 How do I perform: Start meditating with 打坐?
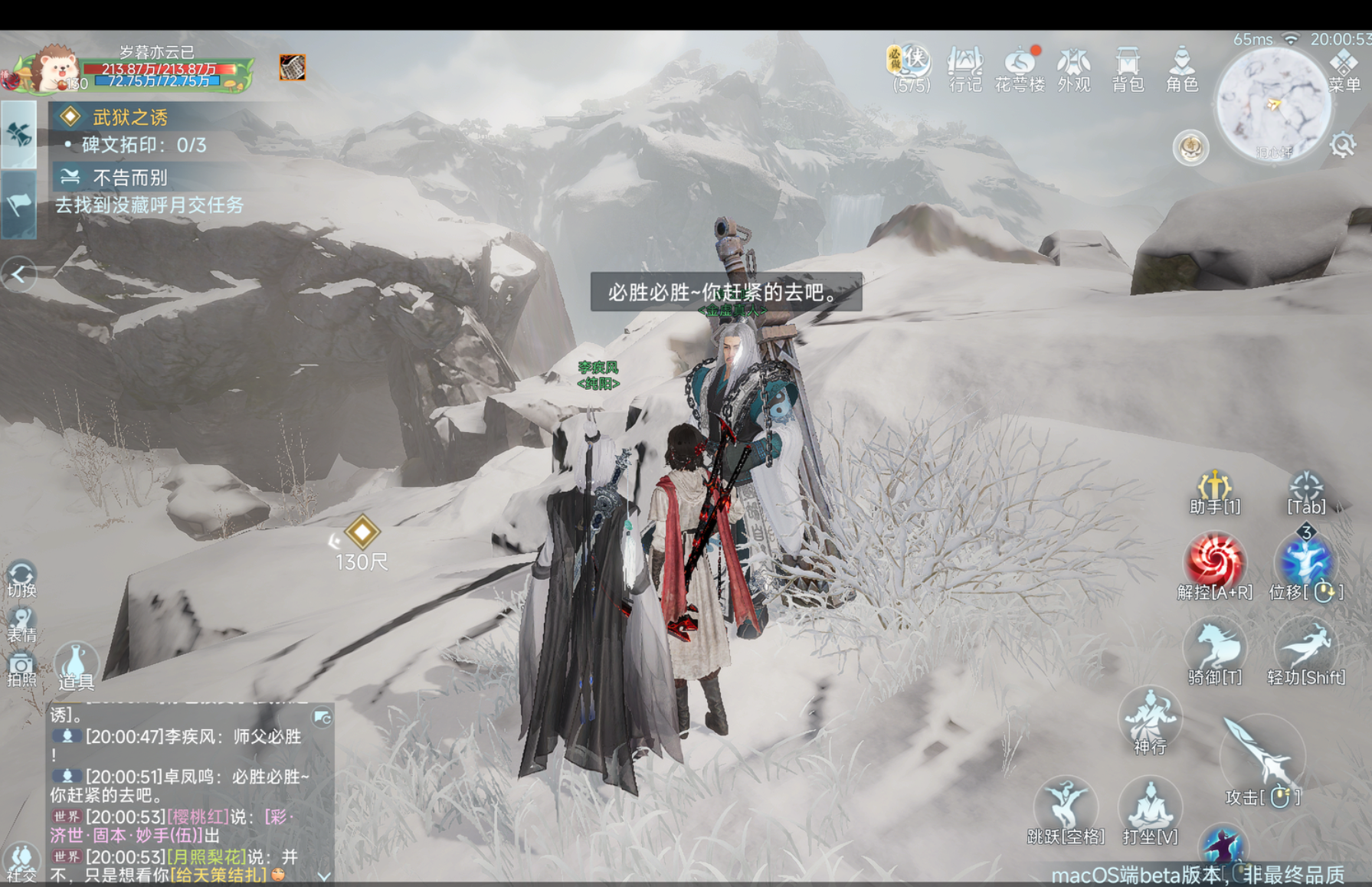1150,808
